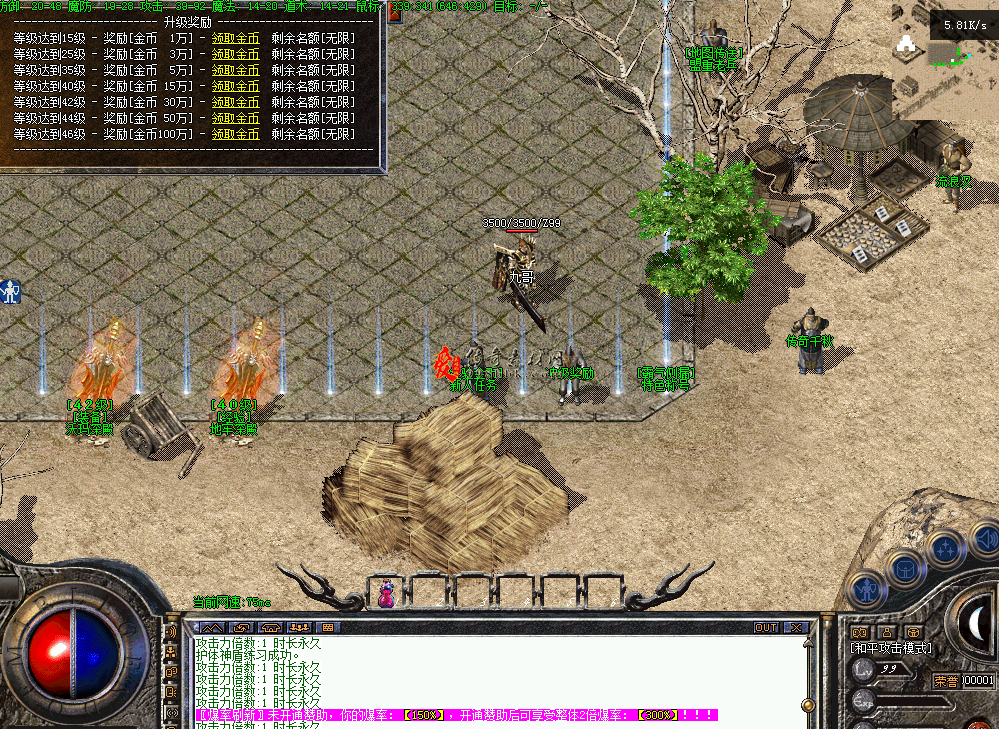Image resolution: width=999 pixels, height=729 pixels.
Task: Close the level-up reward panel
Action: point(394,14)
